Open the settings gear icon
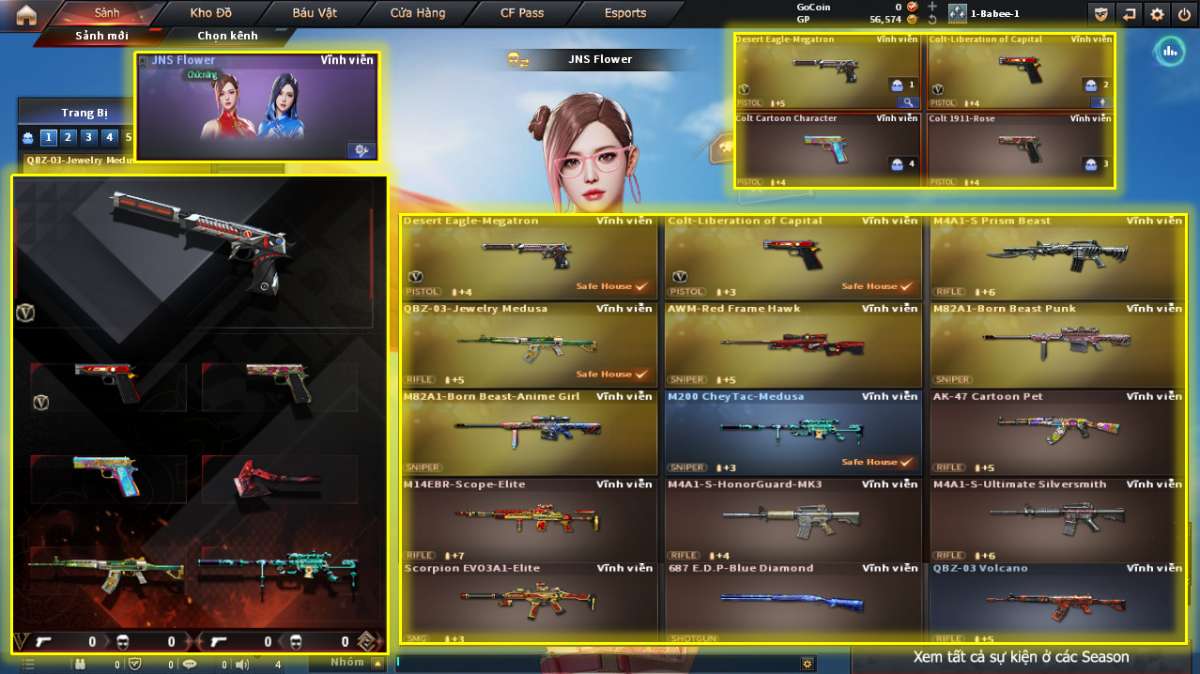This screenshot has width=1200, height=674. [1157, 14]
